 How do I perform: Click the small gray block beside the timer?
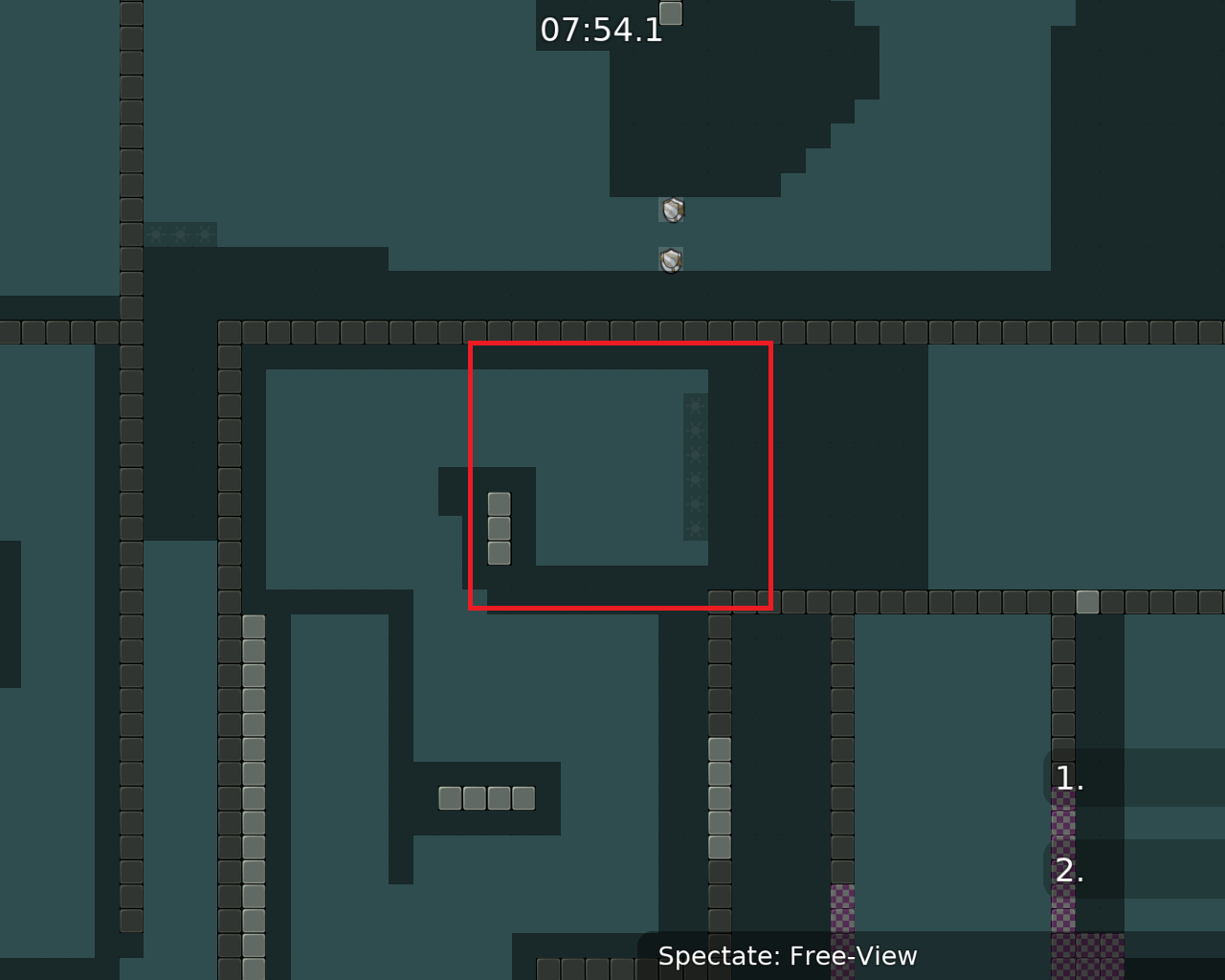[x=671, y=13]
